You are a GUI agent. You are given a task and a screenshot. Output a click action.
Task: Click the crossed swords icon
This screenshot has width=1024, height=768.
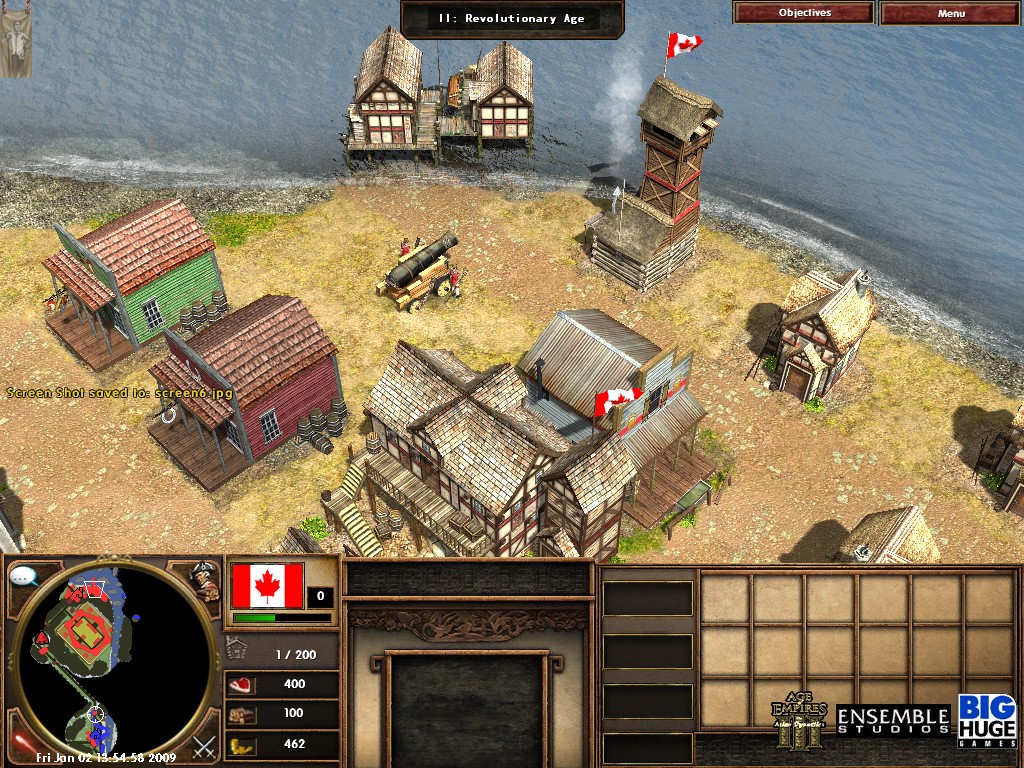pos(205,745)
